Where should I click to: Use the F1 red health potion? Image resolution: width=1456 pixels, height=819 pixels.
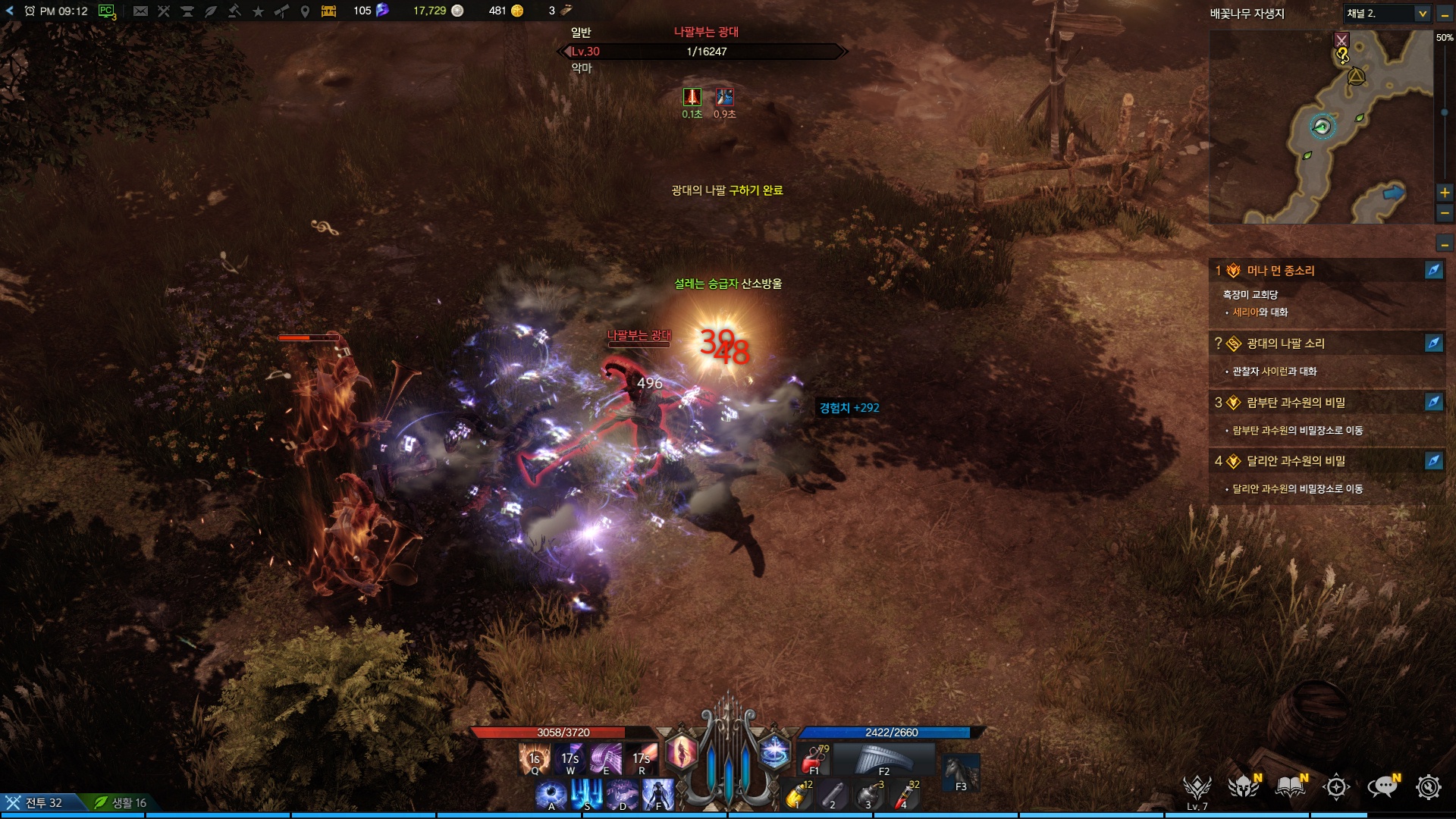pyautogui.click(x=814, y=758)
